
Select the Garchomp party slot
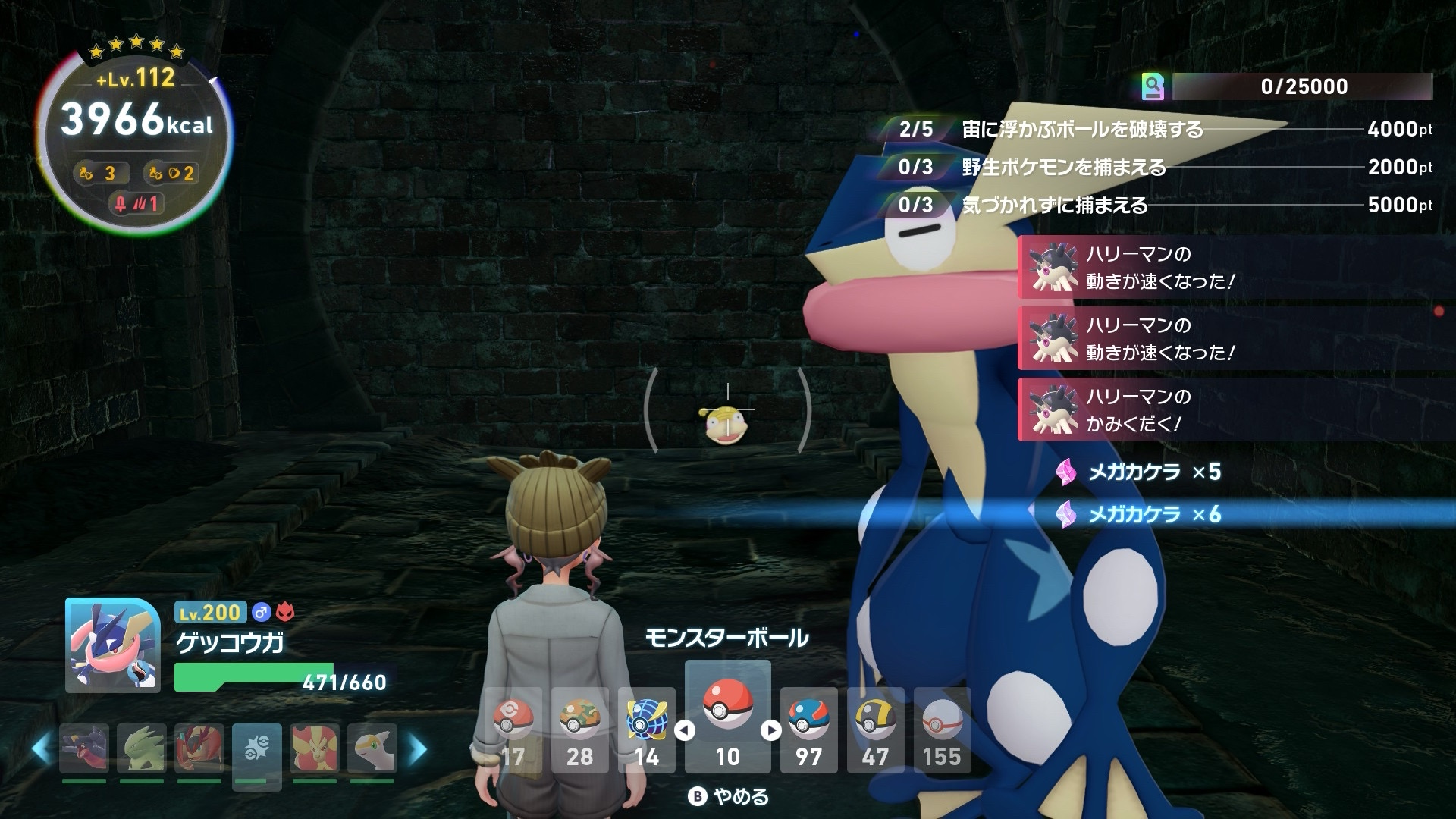tap(84, 748)
